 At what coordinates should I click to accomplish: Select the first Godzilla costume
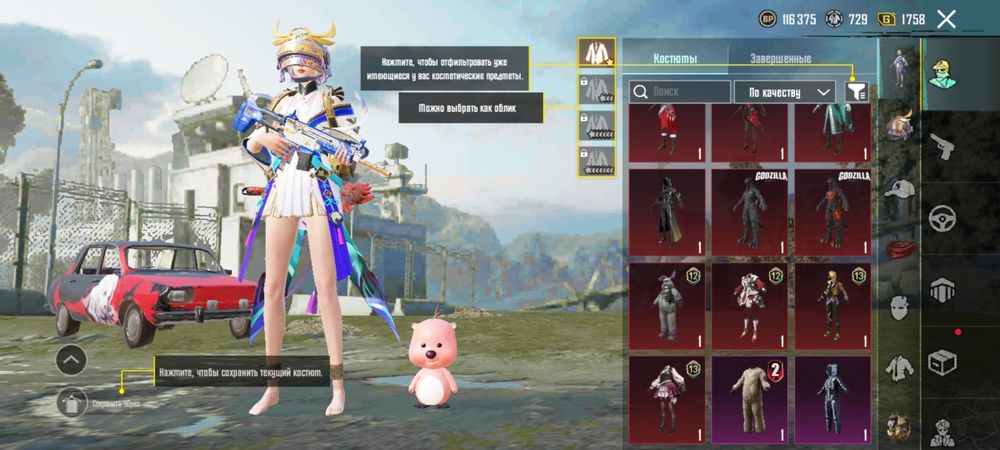(x=749, y=211)
